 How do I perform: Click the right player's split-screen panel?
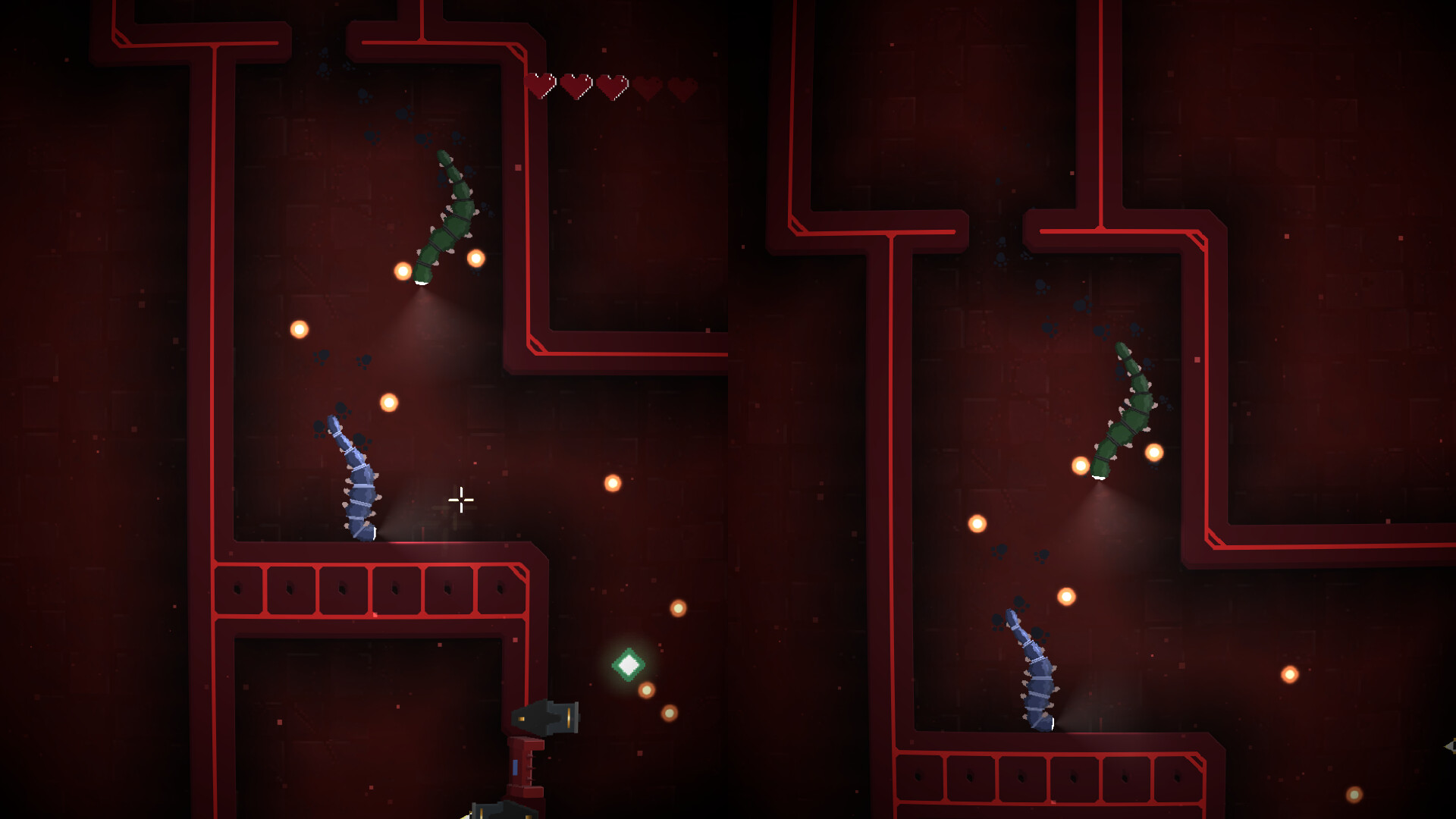coord(1092,409)
